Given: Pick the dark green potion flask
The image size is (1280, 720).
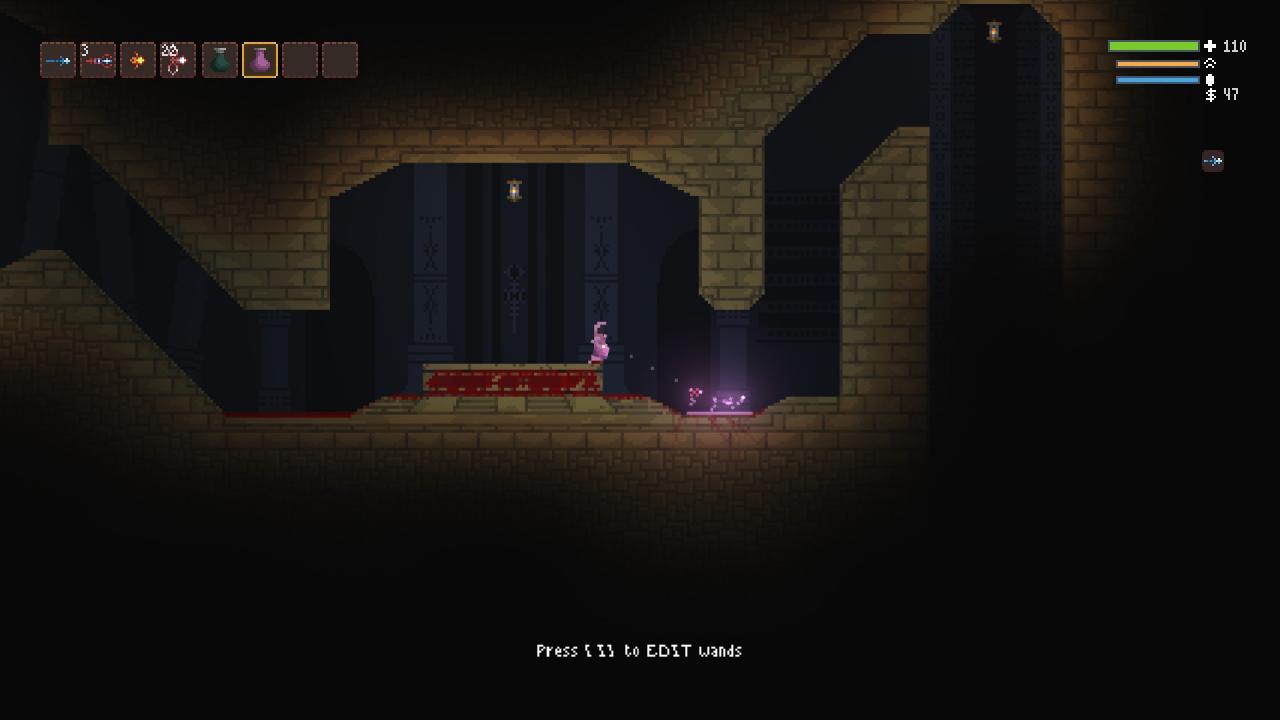Looking at the screenshot, I should click(220, 60).
